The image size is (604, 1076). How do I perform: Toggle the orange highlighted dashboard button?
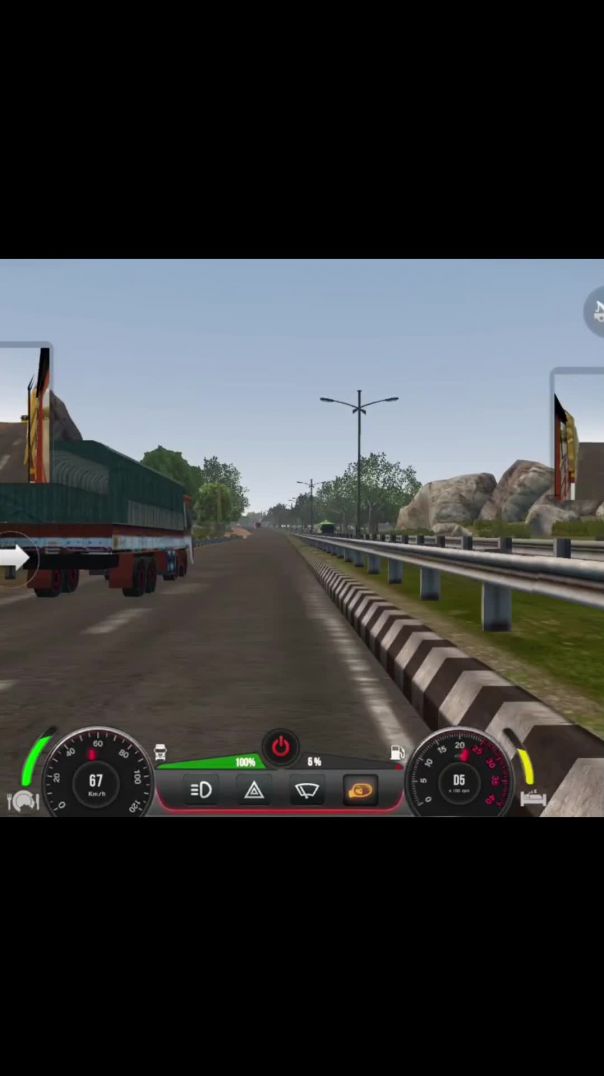(x=360, y=790)
